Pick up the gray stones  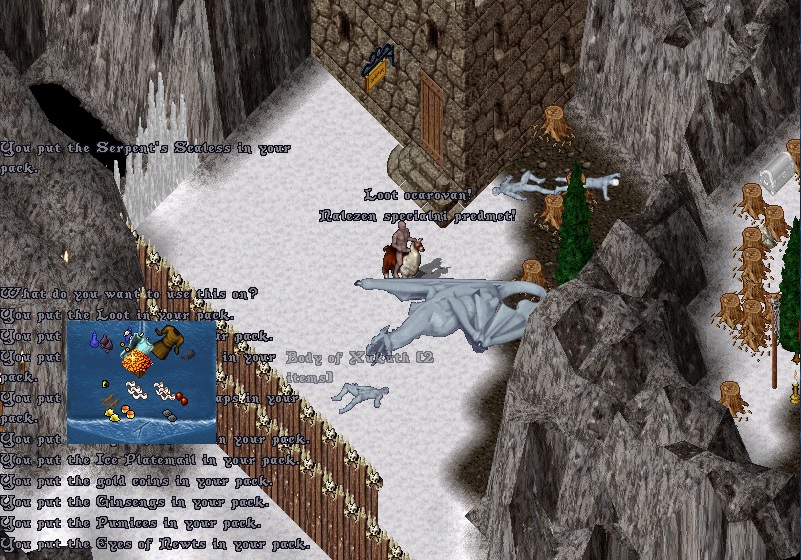tap(169, 416)
